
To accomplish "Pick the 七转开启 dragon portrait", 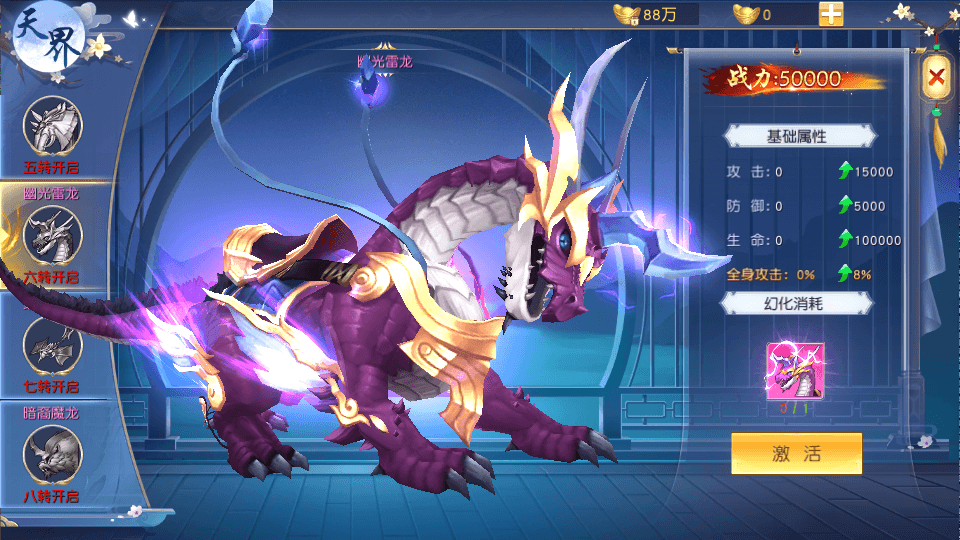I will point(52,347).
